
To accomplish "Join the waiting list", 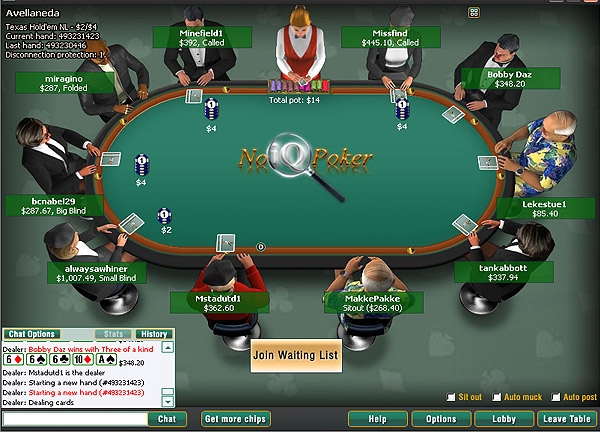I will click(294, 355).
